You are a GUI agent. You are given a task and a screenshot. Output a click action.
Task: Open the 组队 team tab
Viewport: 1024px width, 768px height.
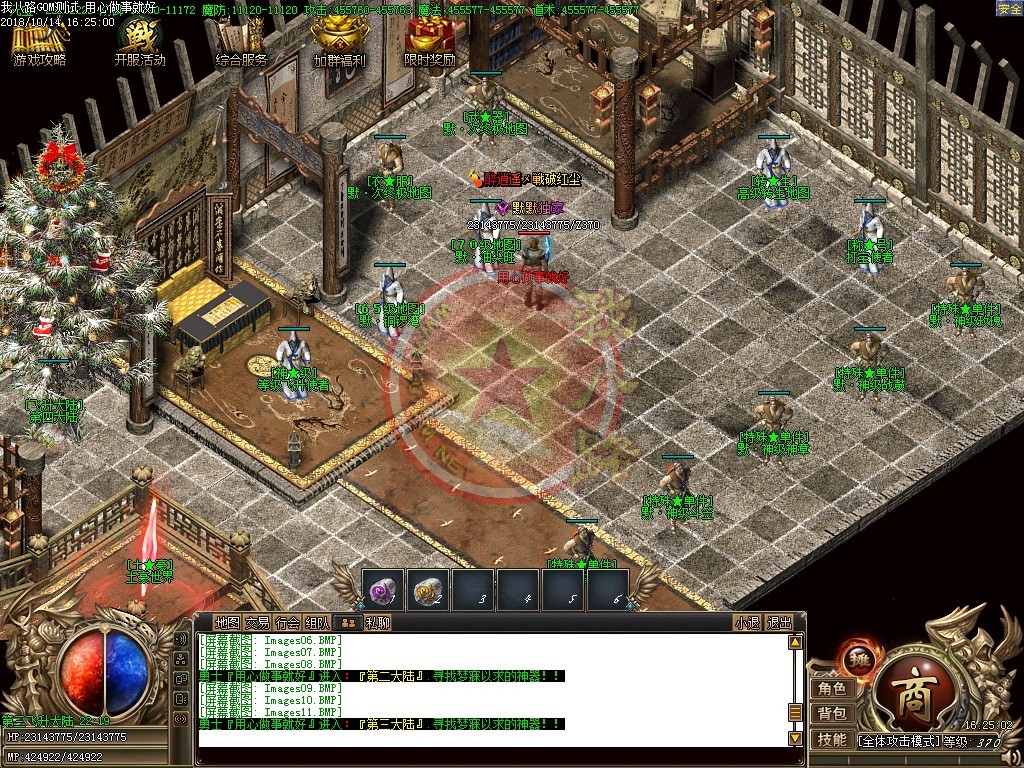tap(317, 622)
